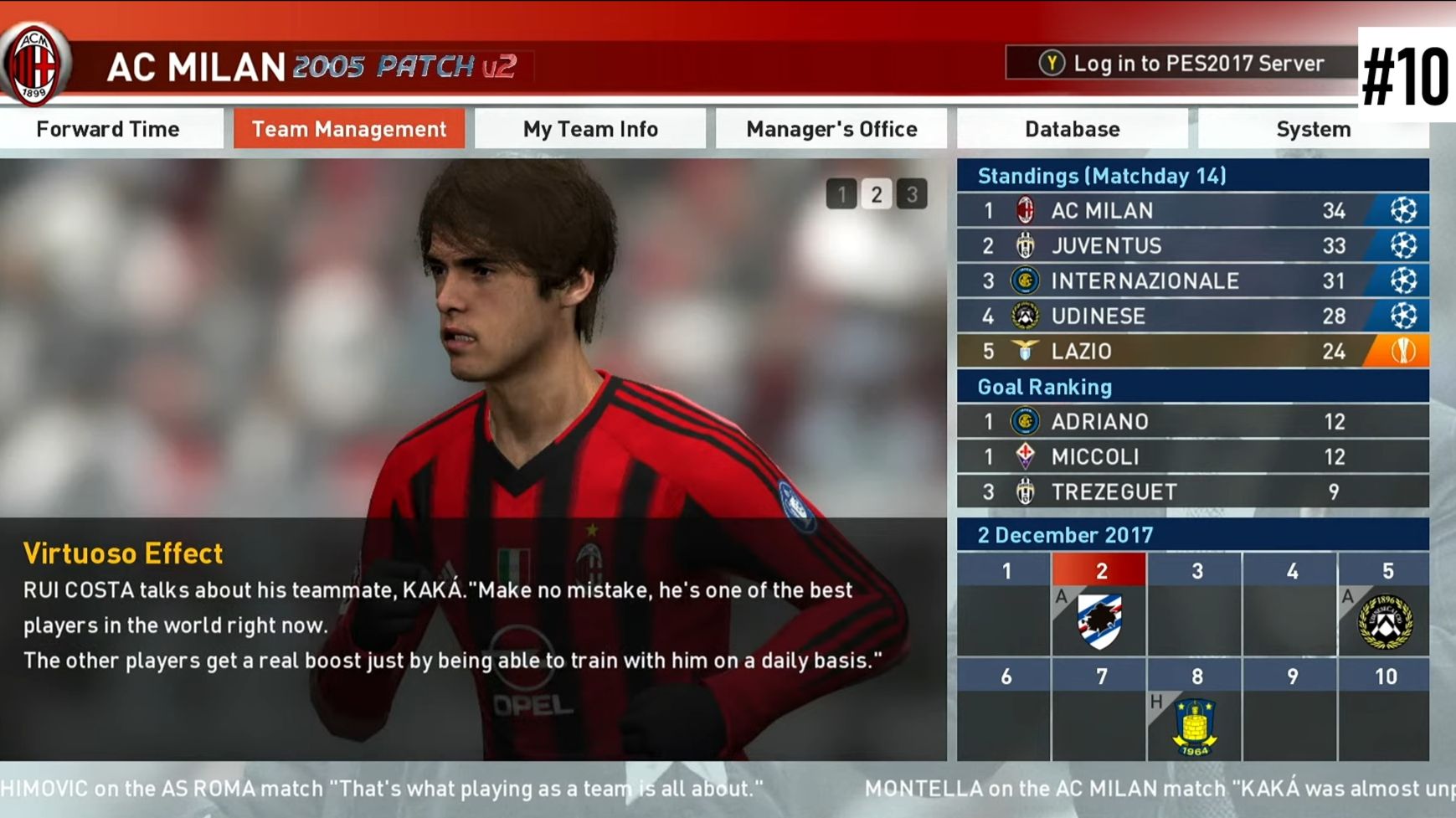Screen dimensions: 1456x818
Task: Select the day 2 Sampdoria away fixture
Action: (1099, 620)
